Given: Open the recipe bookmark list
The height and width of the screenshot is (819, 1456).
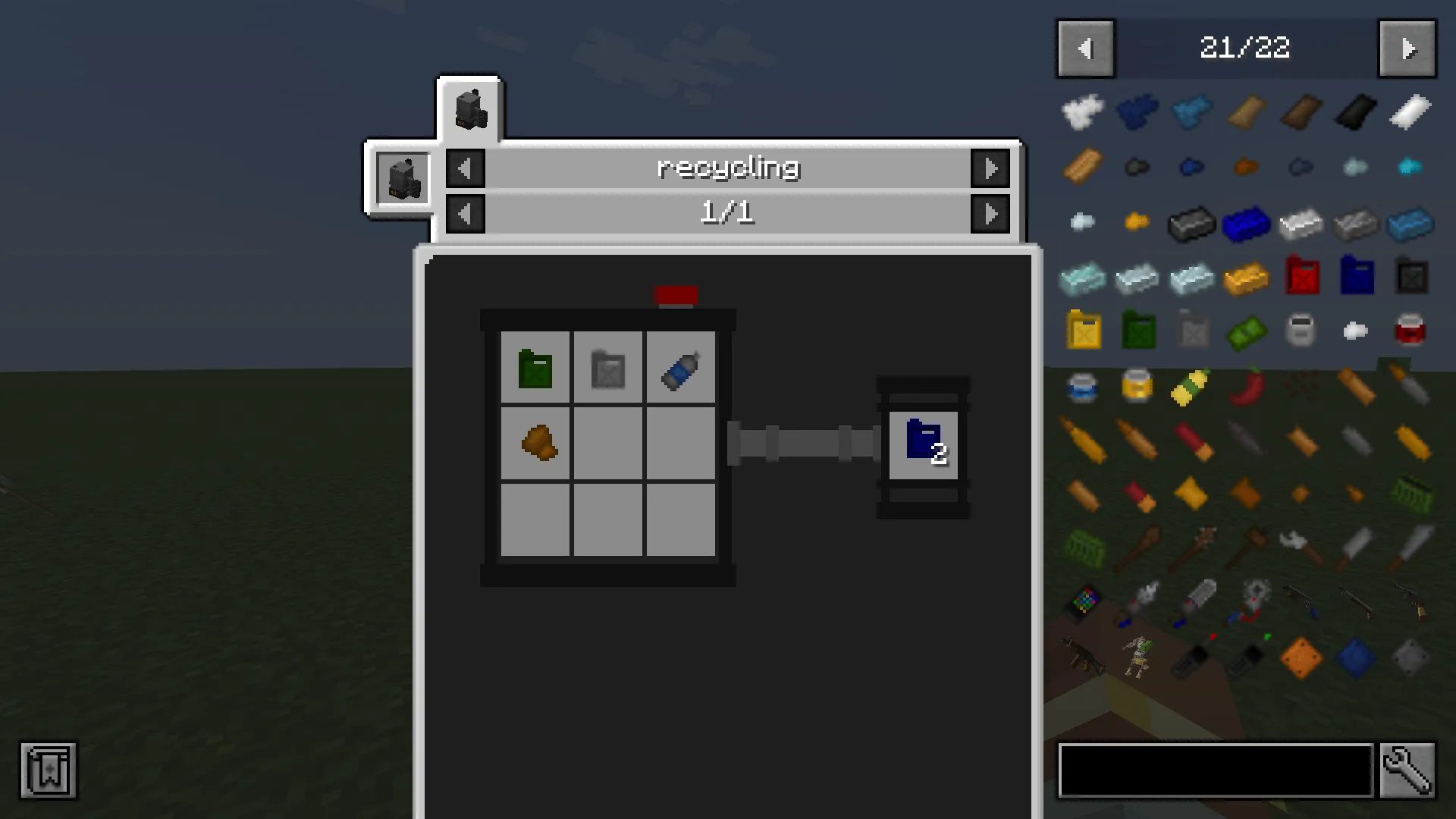Looking at the screenshot, I should 48,771.
